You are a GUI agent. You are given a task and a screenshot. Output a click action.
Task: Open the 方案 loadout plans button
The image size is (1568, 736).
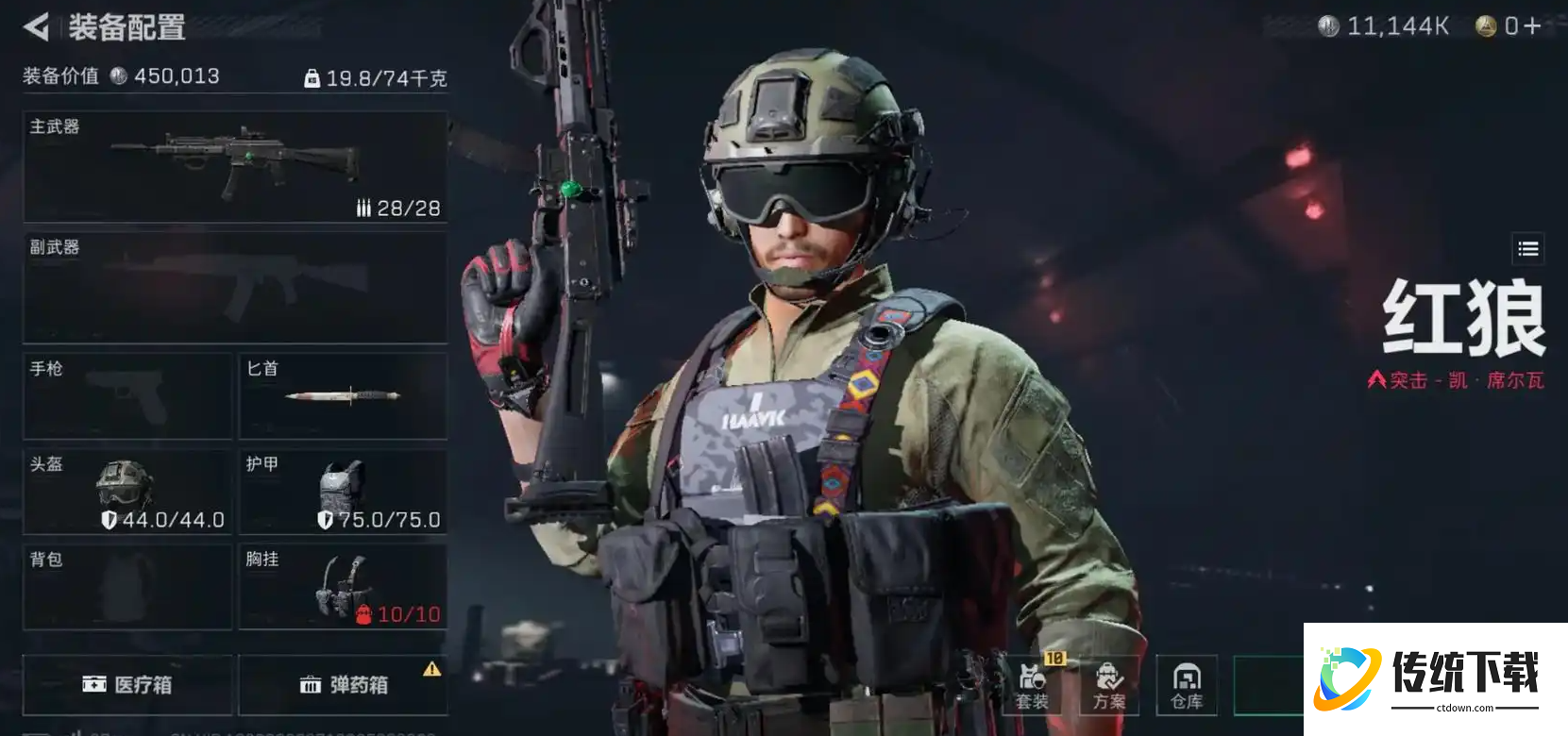(1109, 686)
